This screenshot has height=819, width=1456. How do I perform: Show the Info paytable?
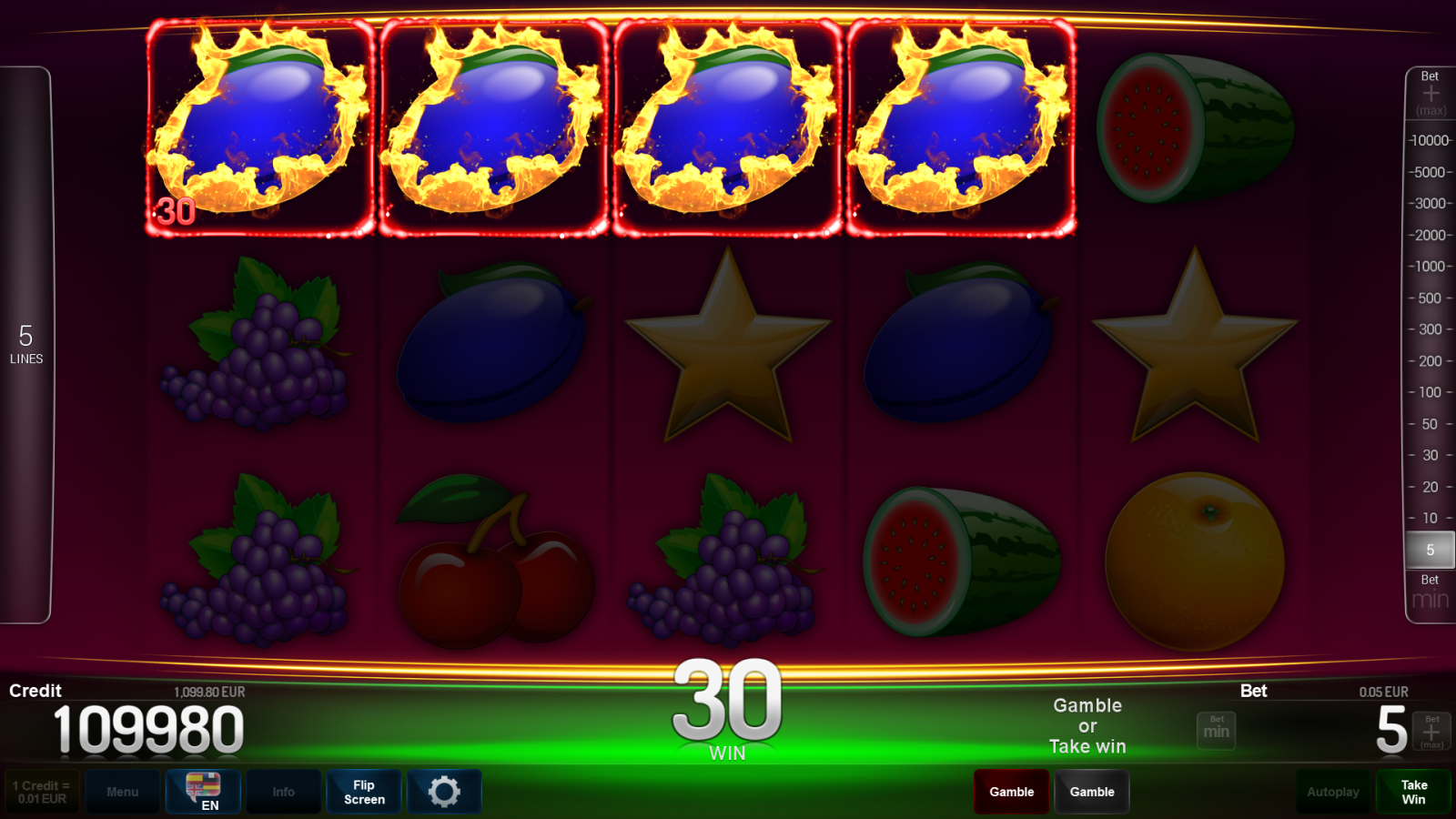pyautogui.click(x=283, y=792)
